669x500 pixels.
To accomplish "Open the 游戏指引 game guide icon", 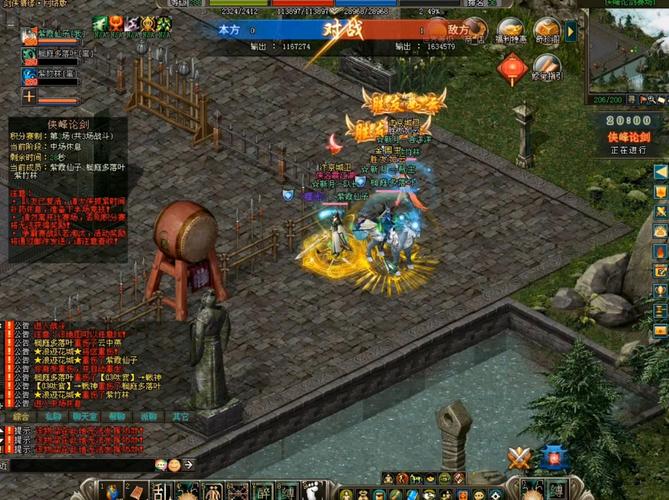I will coord(546,67).
